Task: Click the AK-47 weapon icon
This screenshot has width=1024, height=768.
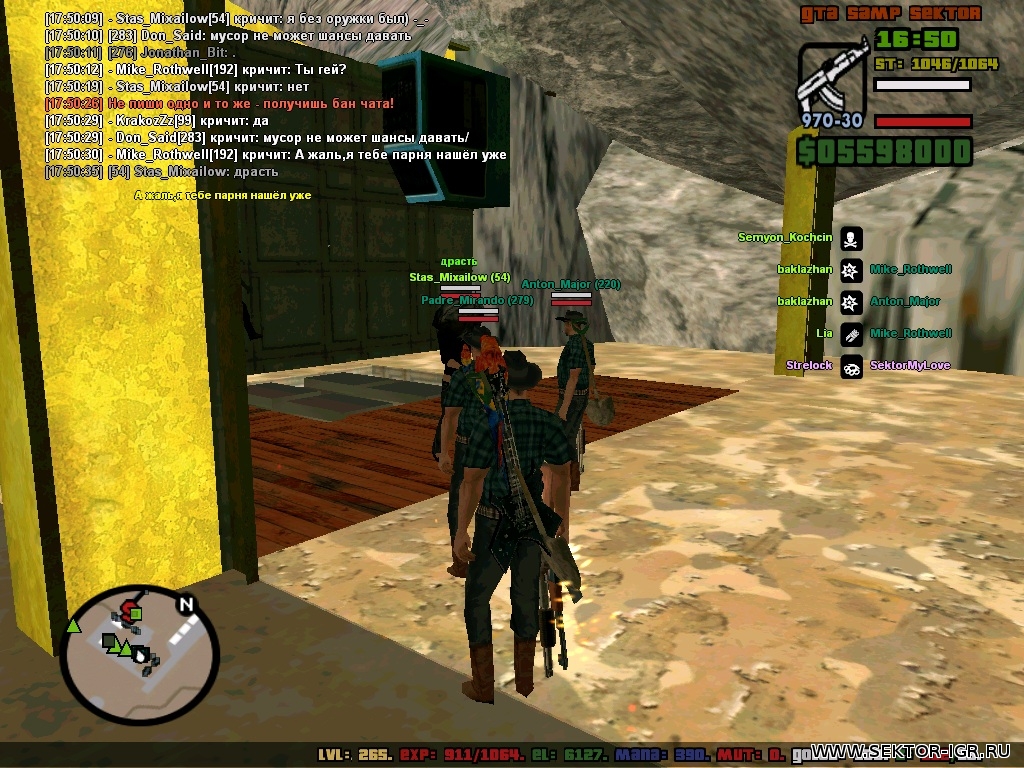Action: (x=832, y=77)
